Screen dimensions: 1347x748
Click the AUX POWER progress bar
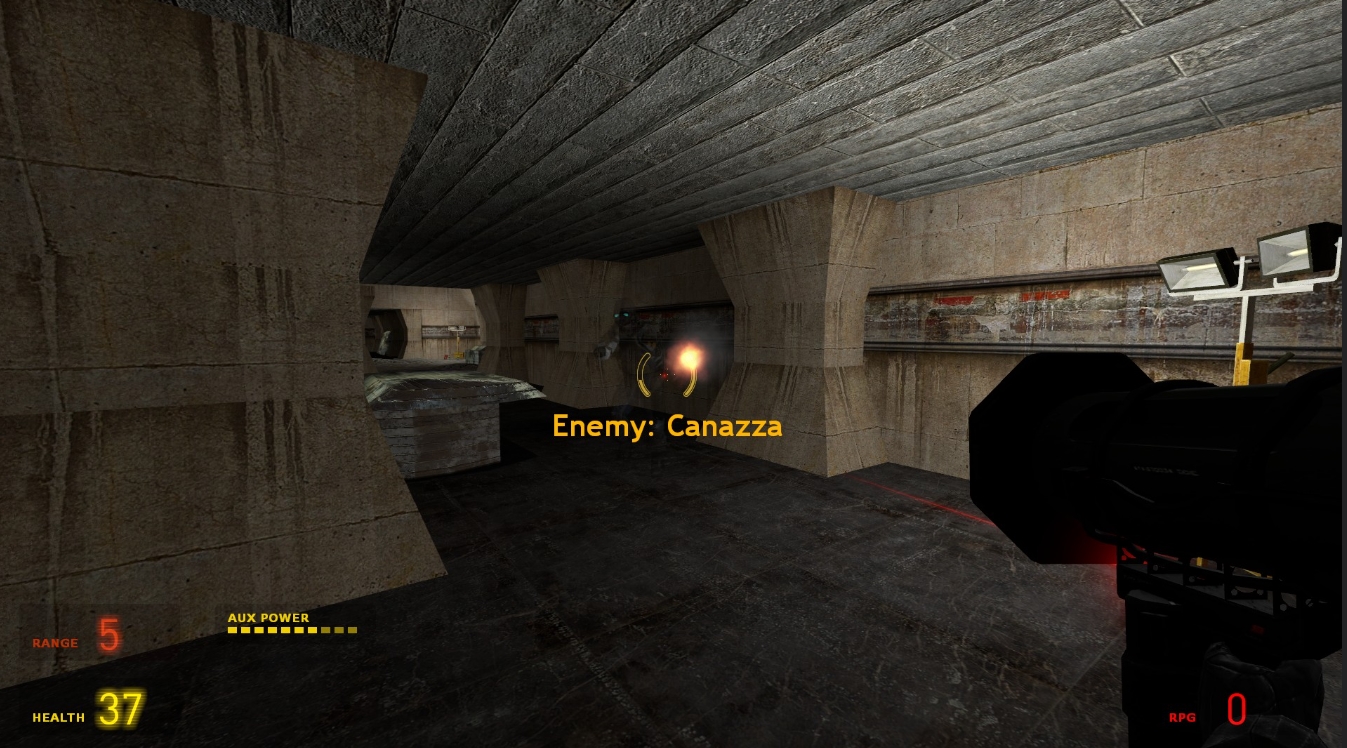point(292,631)
